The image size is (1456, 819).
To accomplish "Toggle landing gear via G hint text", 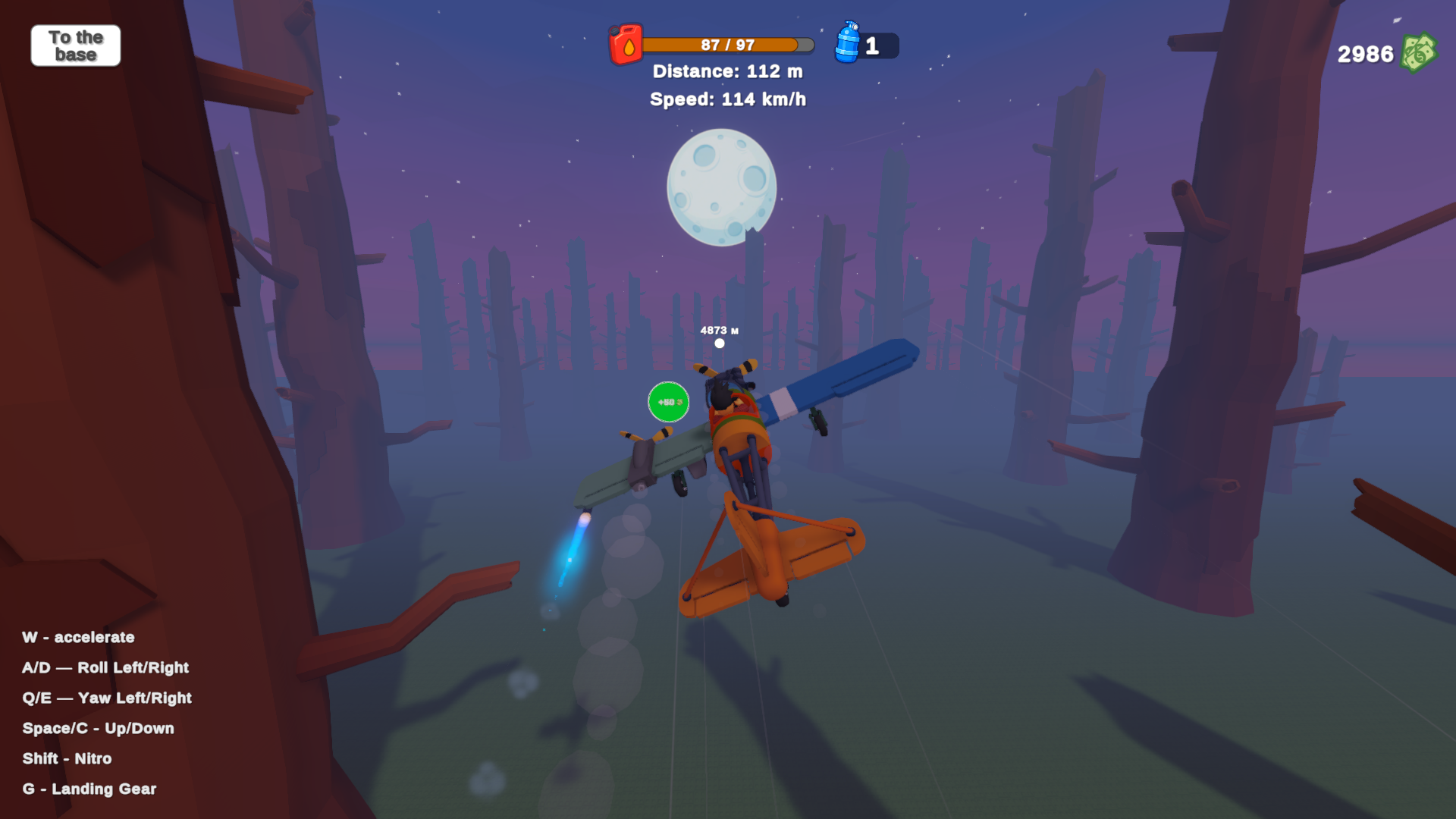I will [x=89, y=789].
